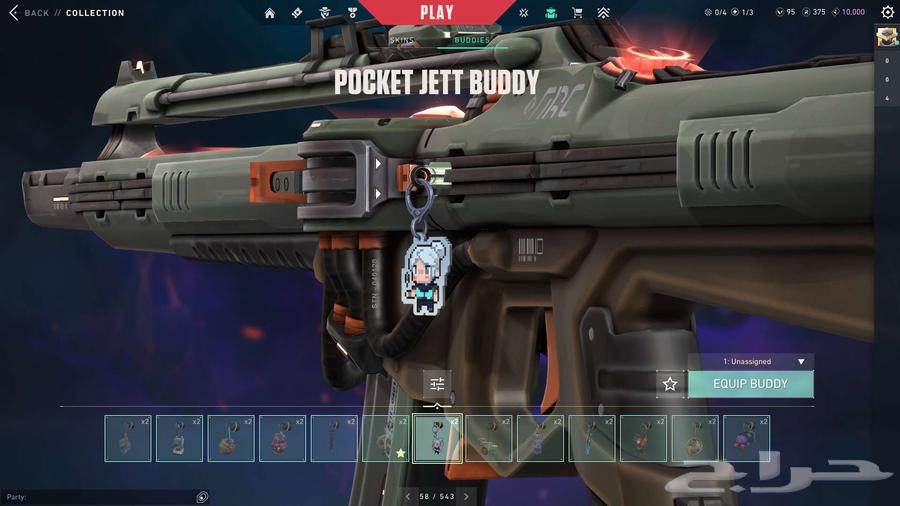This screenshot has width=900, height=506.
Task: Open the green Collection icon
Action: pos(551,13)
